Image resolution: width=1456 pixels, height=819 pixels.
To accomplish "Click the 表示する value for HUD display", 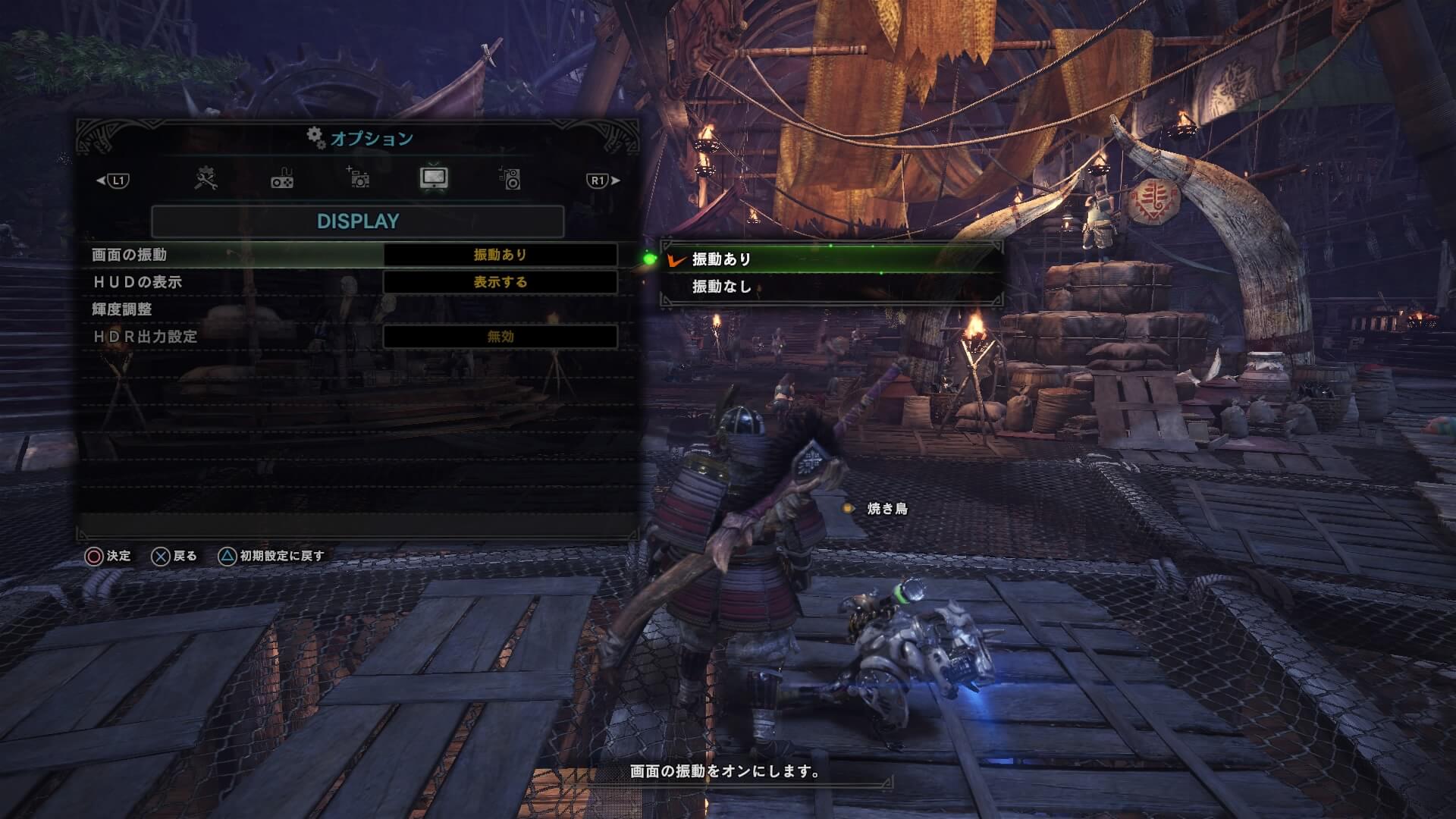I will (500, 282).
